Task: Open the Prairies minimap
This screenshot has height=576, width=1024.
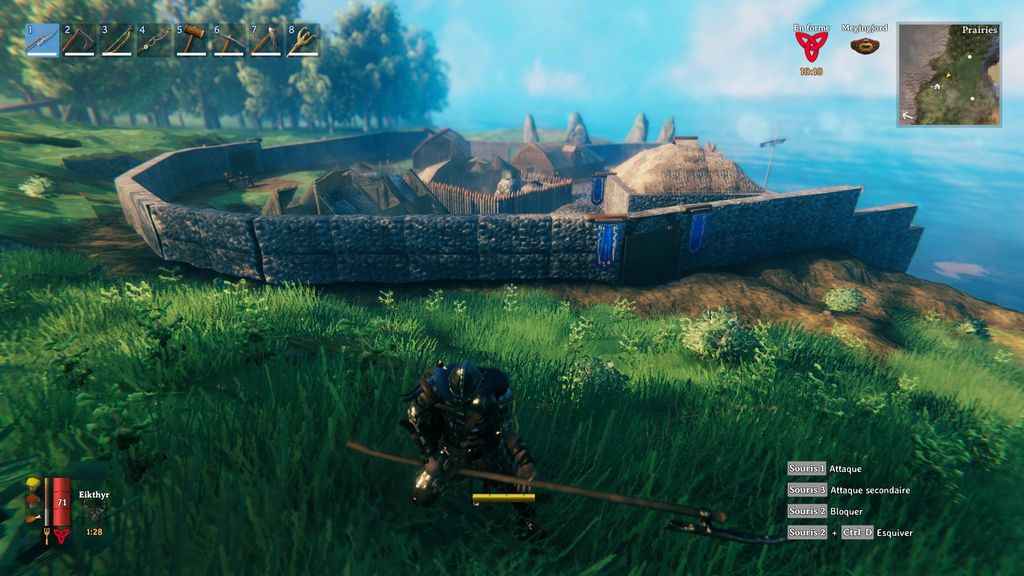Action: point(949,74)
